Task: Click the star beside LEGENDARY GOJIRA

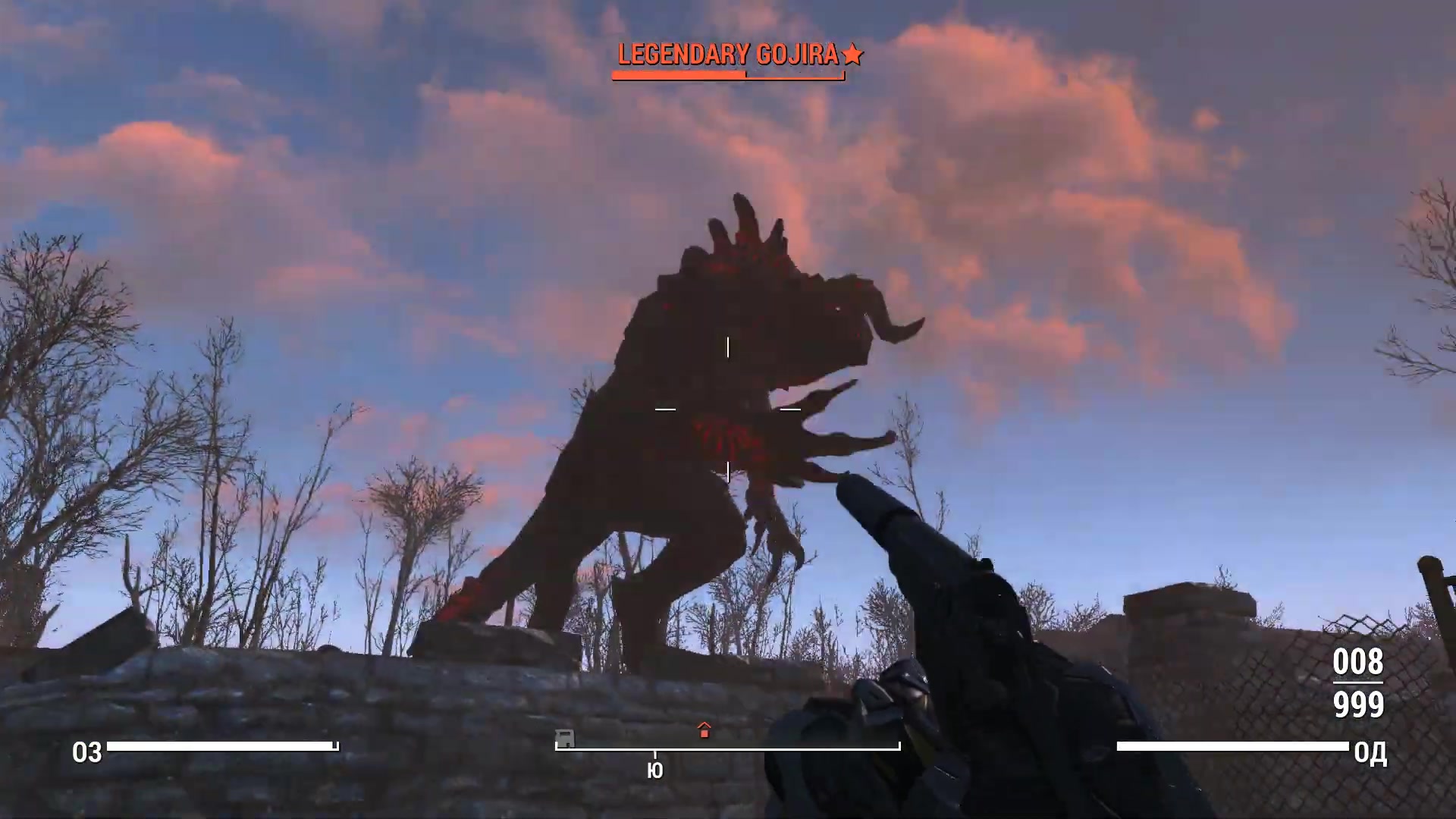Action: [x=855, y=54]
